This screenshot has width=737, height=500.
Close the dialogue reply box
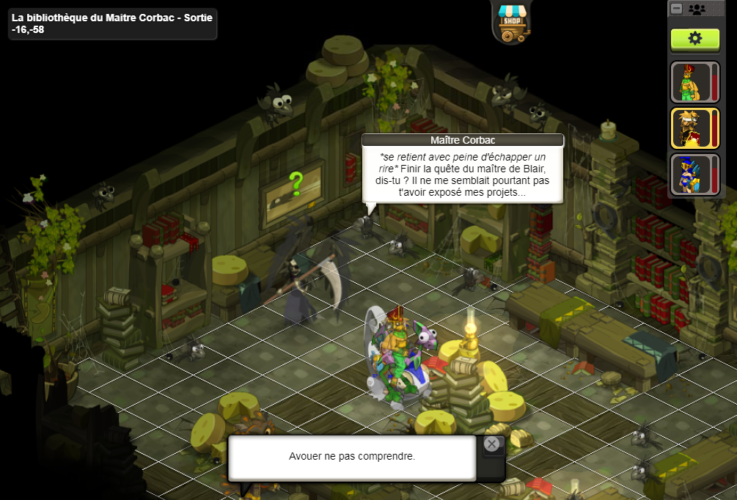492,444
